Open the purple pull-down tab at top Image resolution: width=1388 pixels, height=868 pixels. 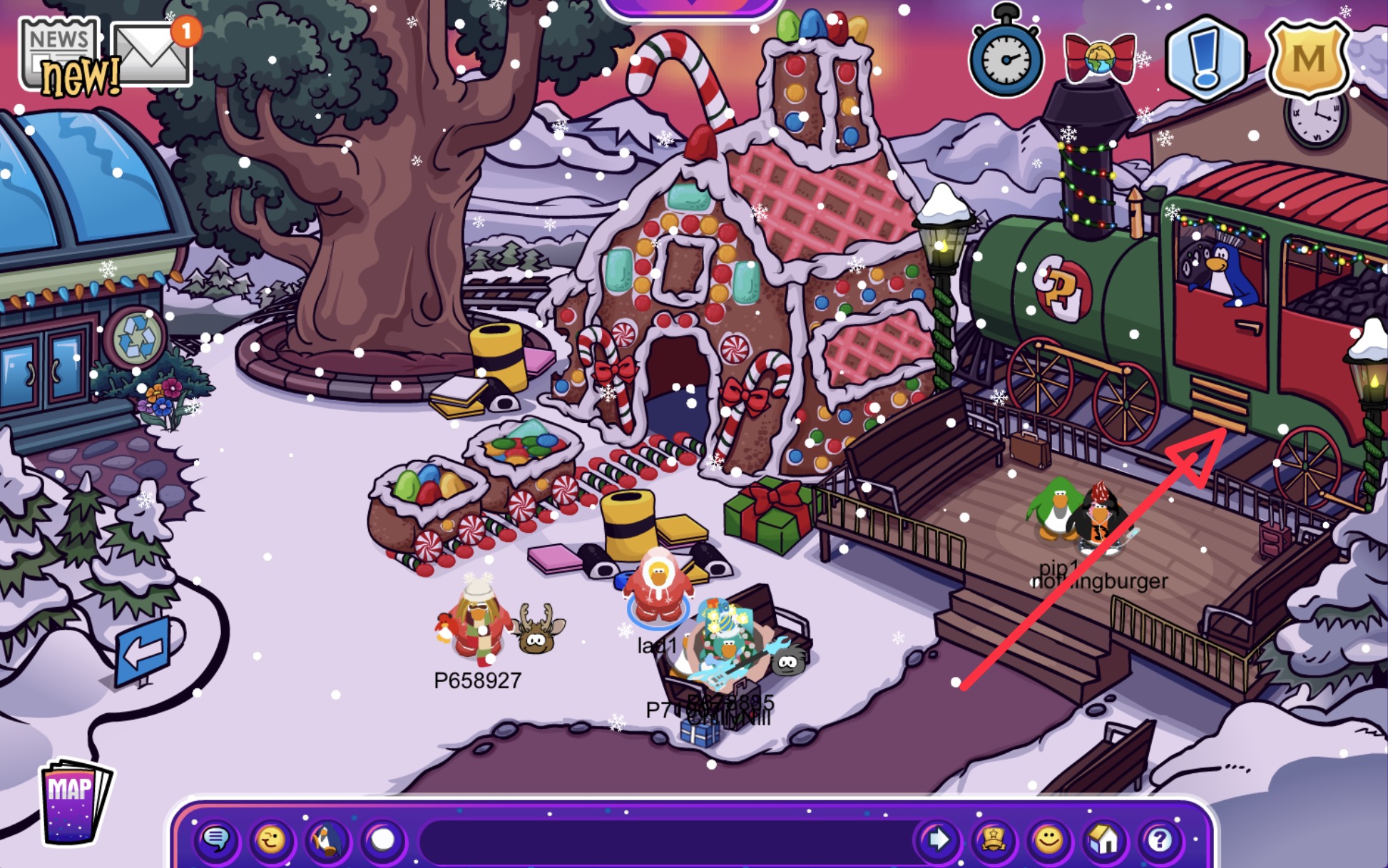(690, 6)
